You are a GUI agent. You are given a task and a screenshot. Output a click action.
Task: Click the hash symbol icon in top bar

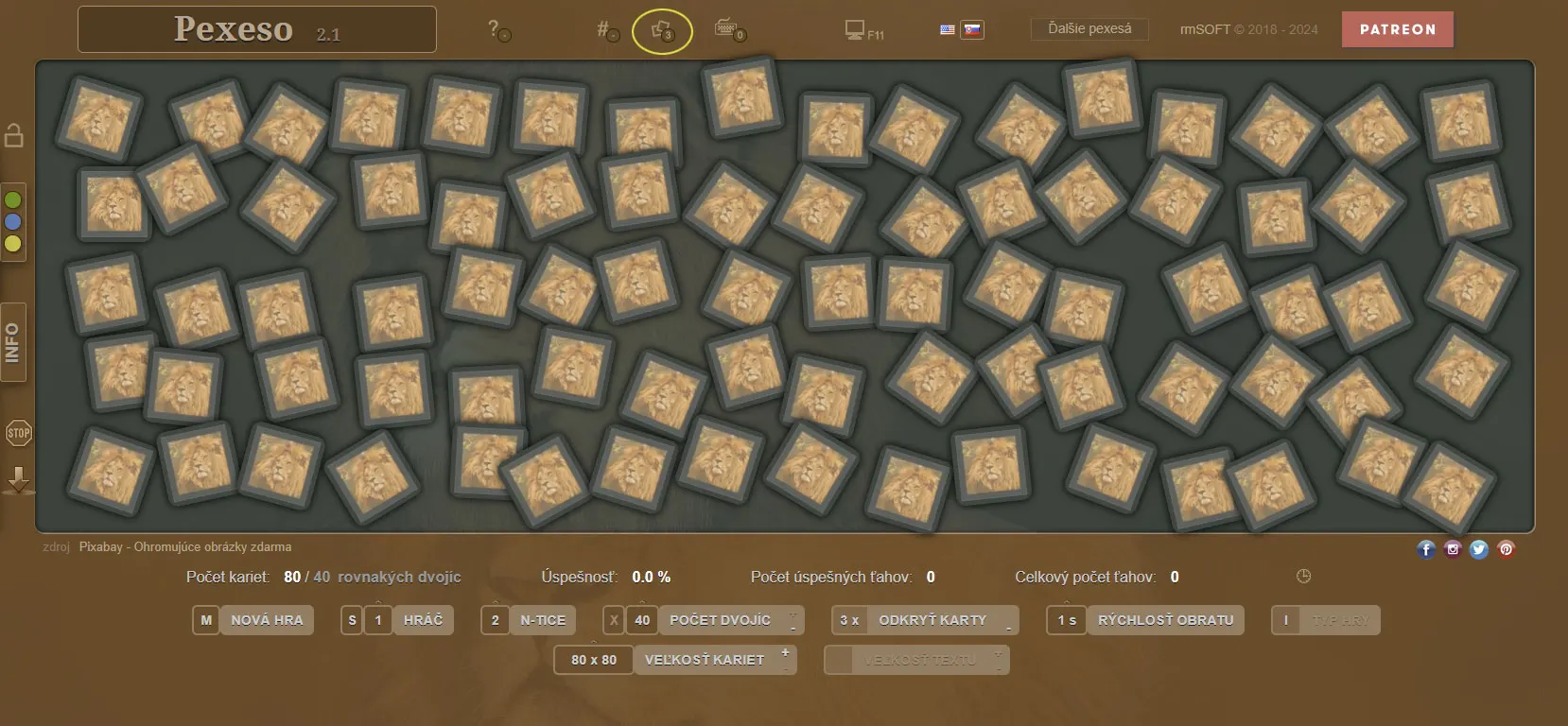pos(605,29)
